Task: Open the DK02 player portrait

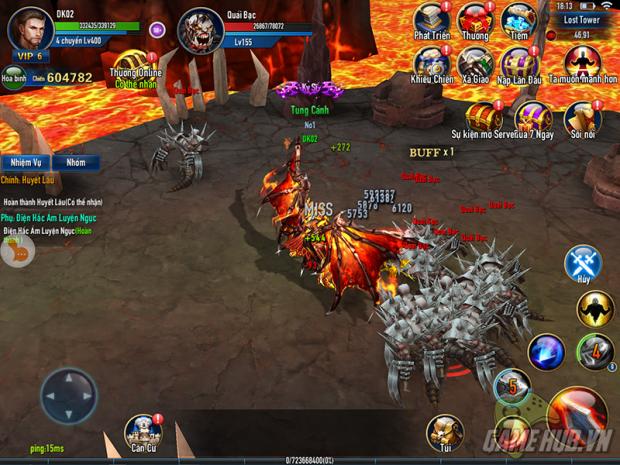Action: coord(30,28)
